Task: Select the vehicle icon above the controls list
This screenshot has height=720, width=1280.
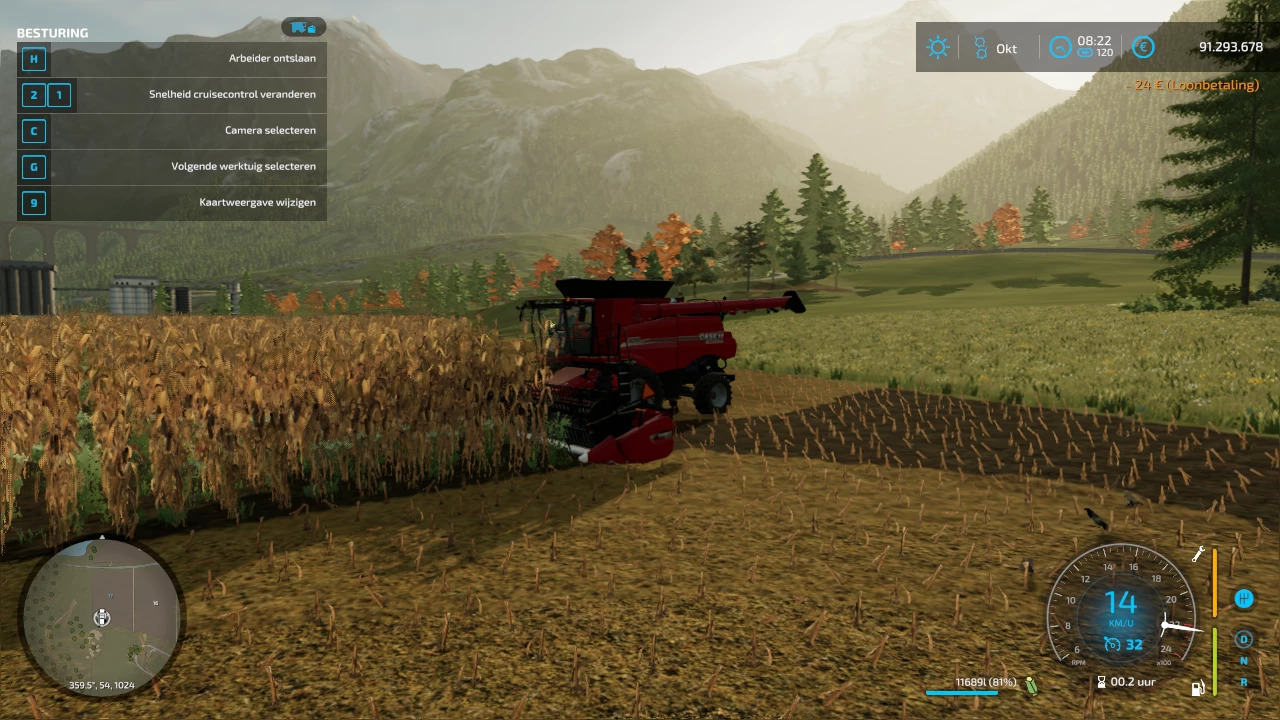Action: pyautogui.click(x=303, y=27)
